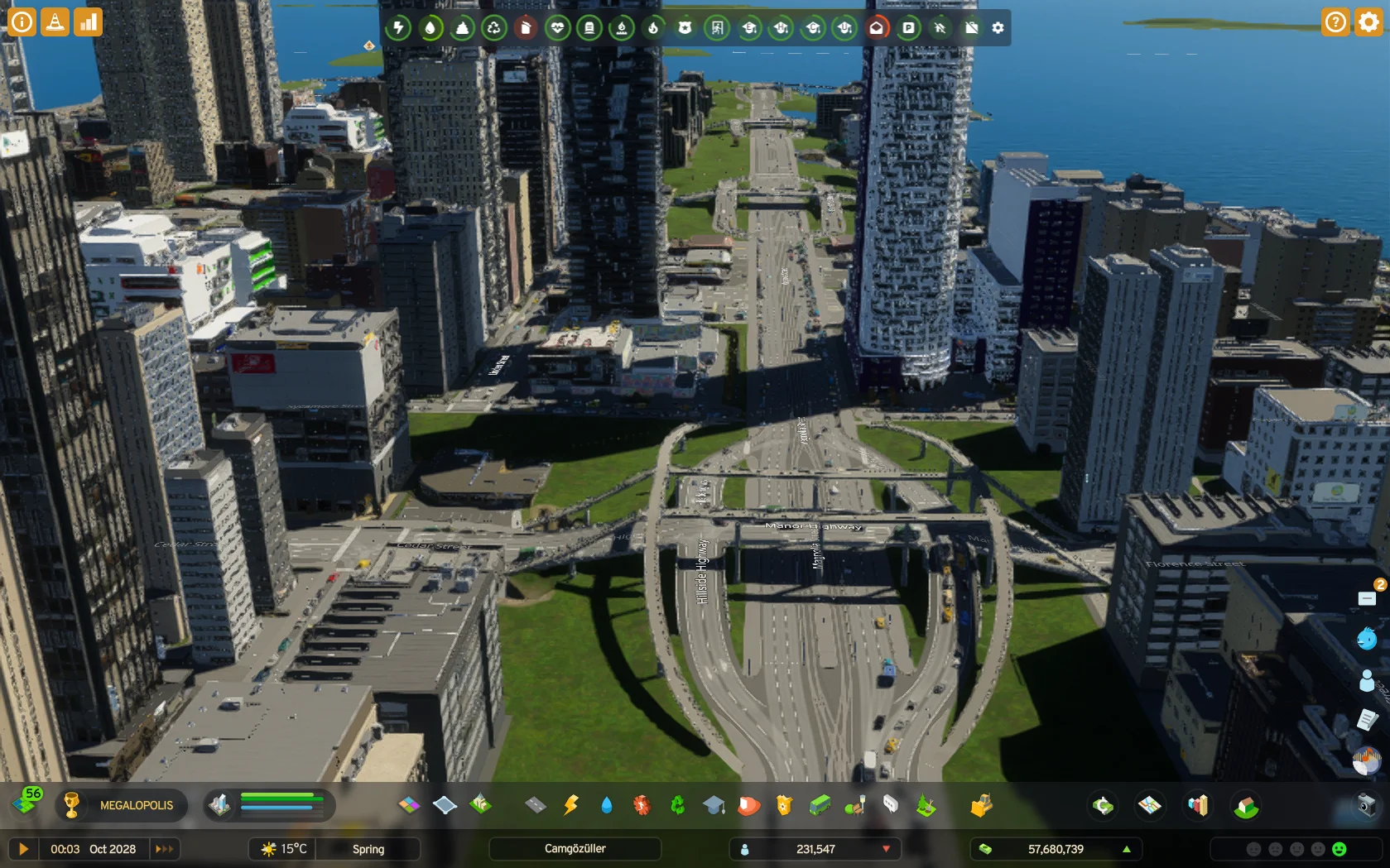Select the roads tool
This screenshot has width=1390, height=868.
(536, 805)
